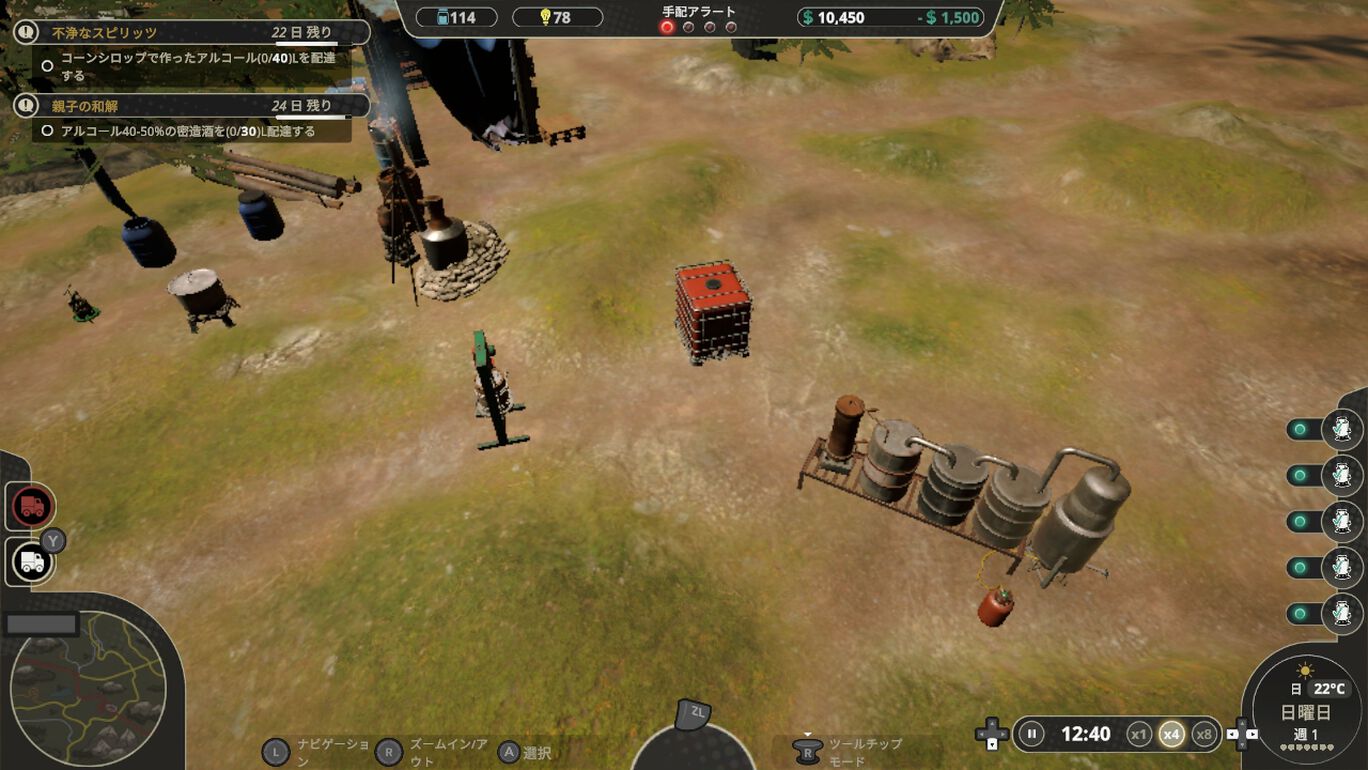Image resolution: width=1368 pixels, height=770 pixels.
Task: Click the red truck button
Action: pyautogui.click(x=32, y=507)
